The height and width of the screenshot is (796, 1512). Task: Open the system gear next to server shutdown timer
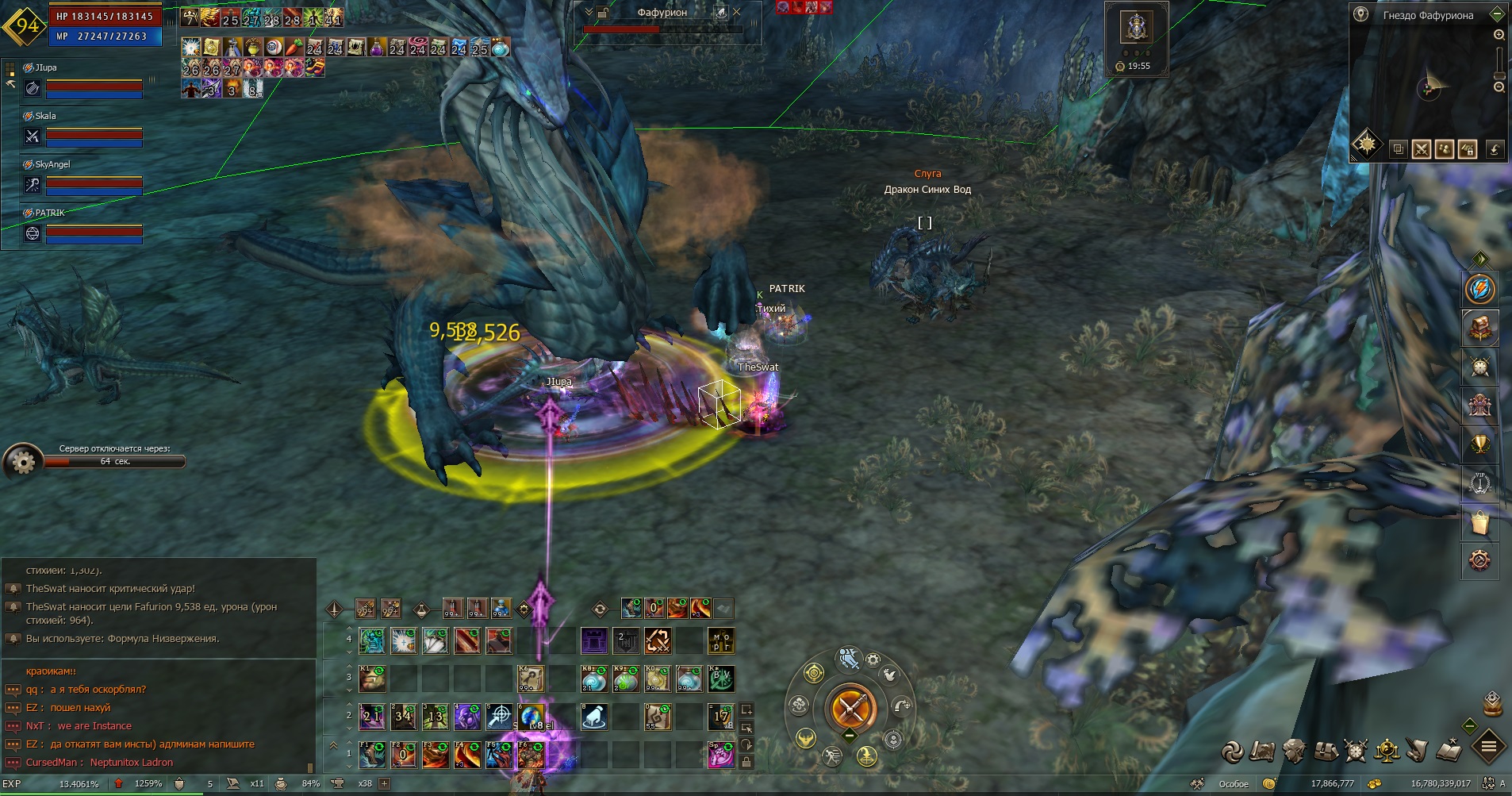[23, 461]
